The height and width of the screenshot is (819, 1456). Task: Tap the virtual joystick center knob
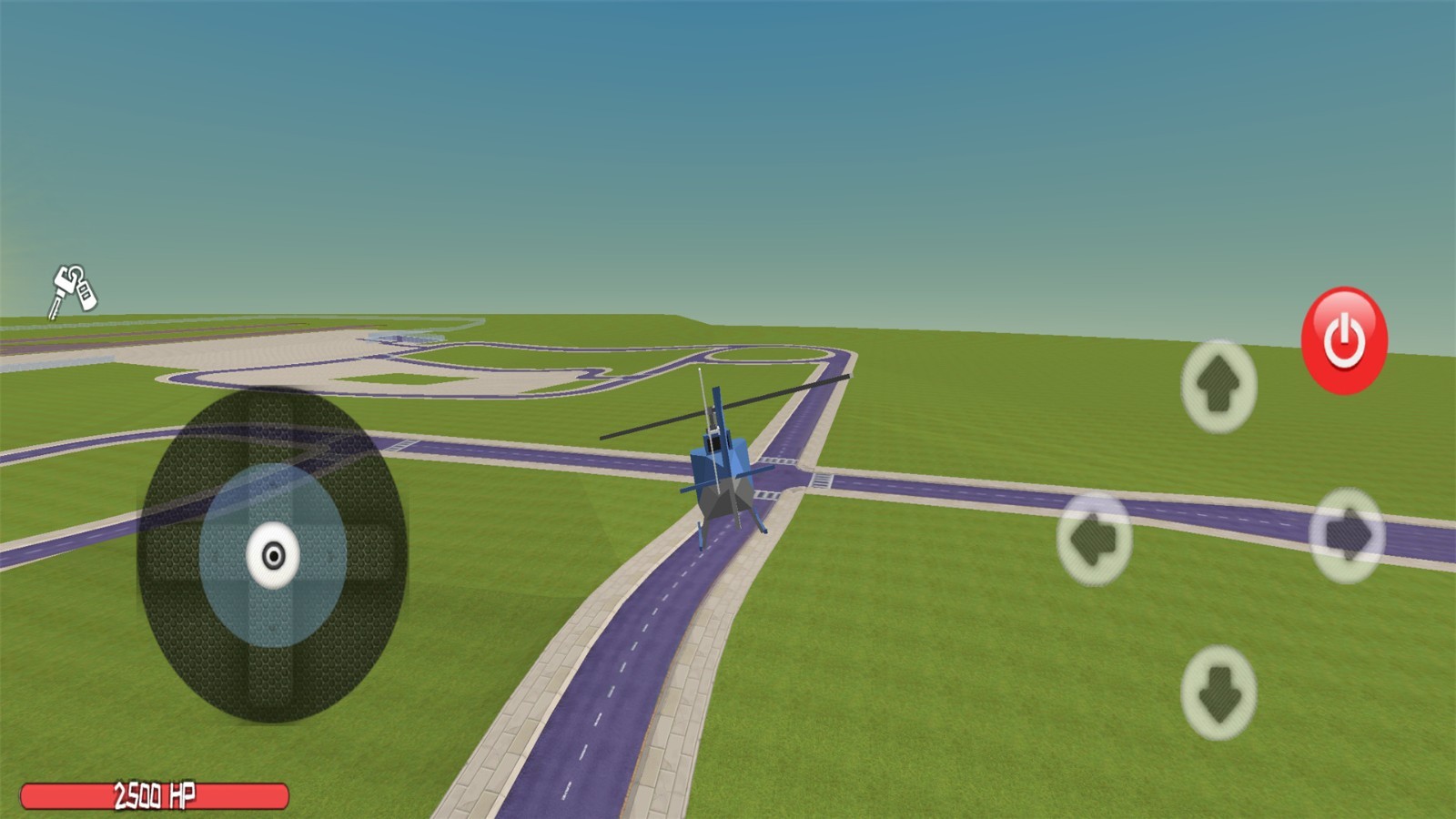(x=273, y=555)
